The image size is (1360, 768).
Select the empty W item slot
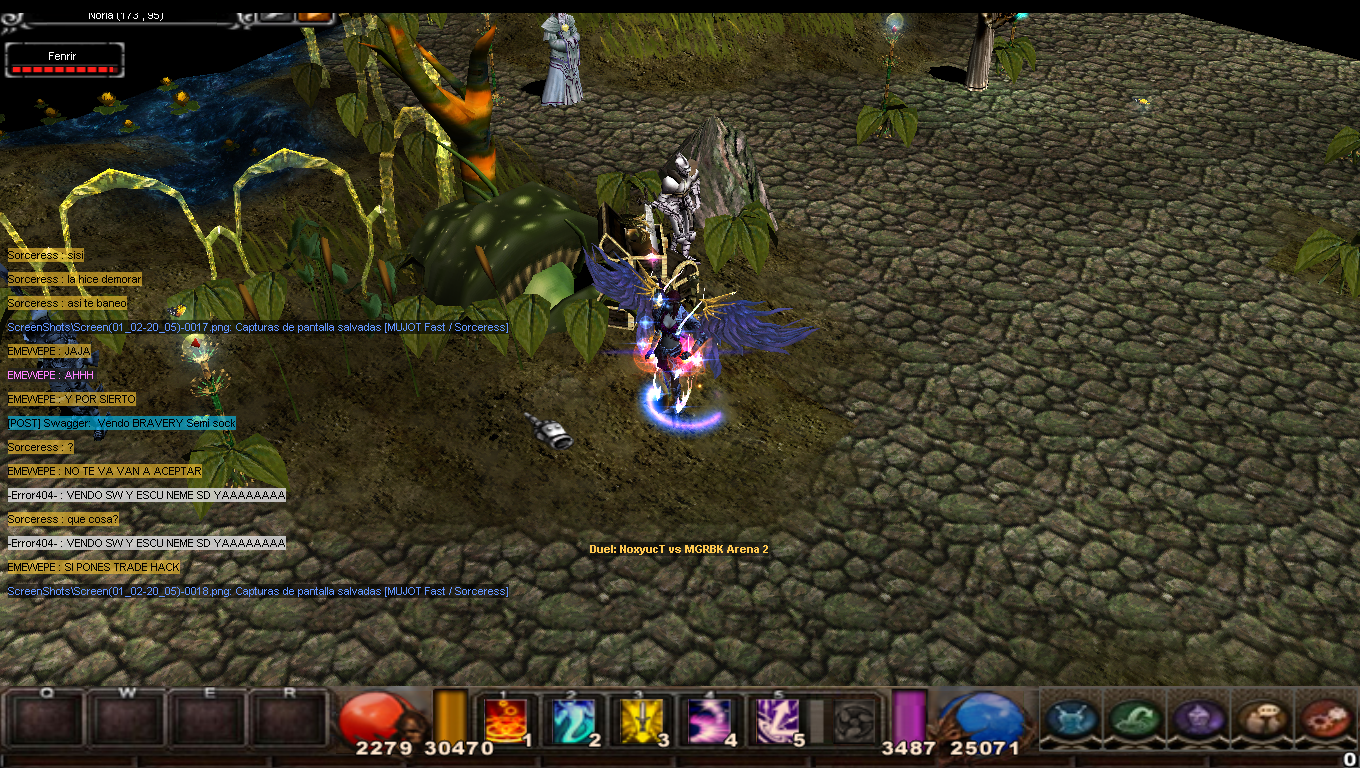(x=127, y=720)
